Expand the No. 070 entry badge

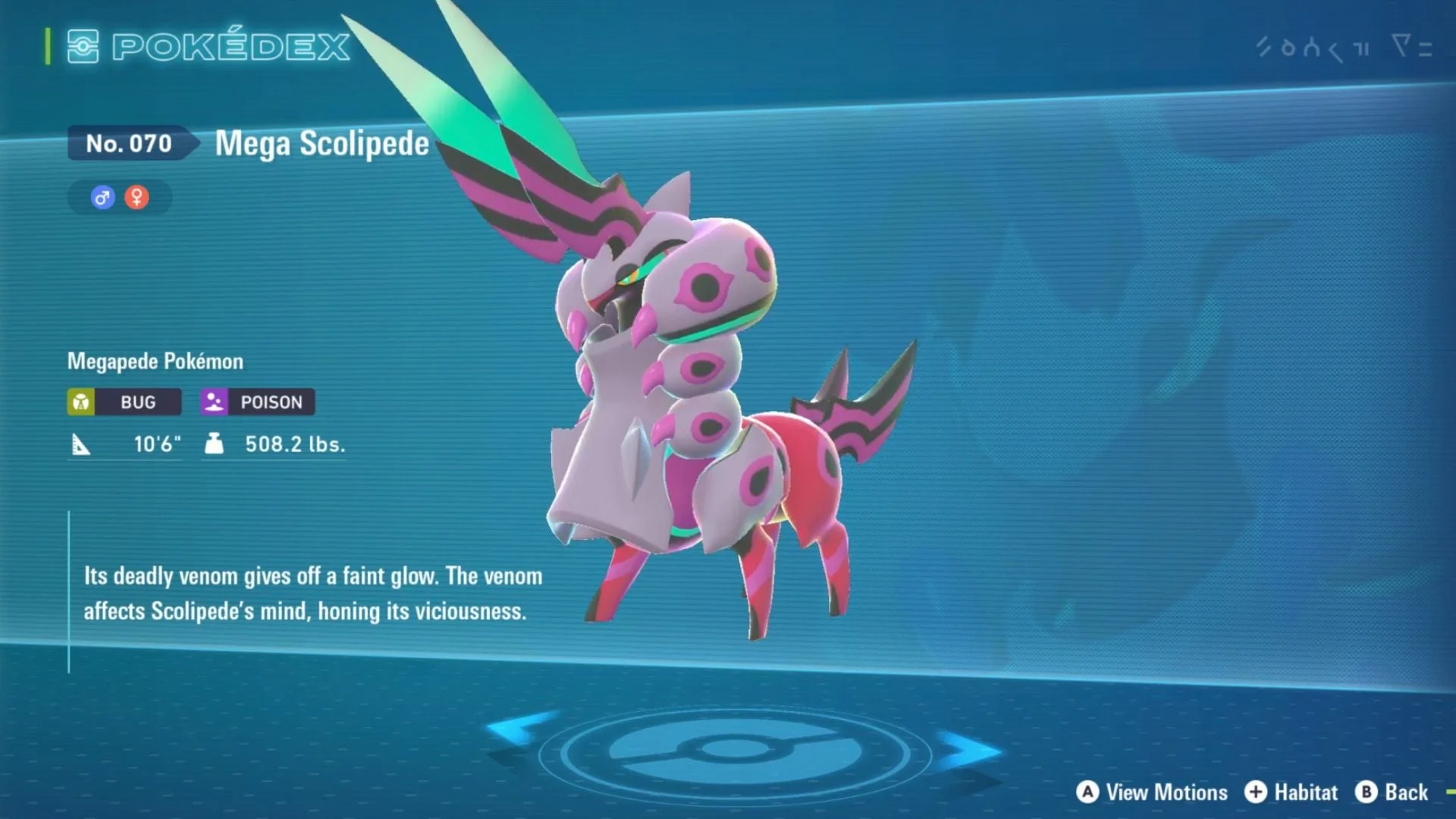point(129,143)
